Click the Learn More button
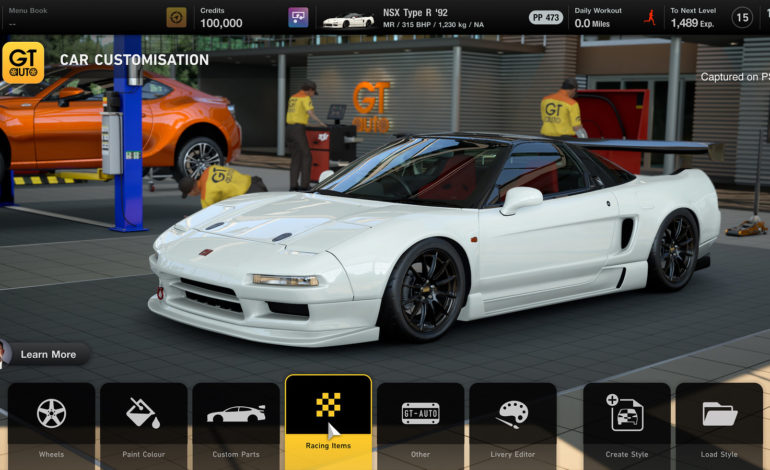 click(x=47, y=354)
